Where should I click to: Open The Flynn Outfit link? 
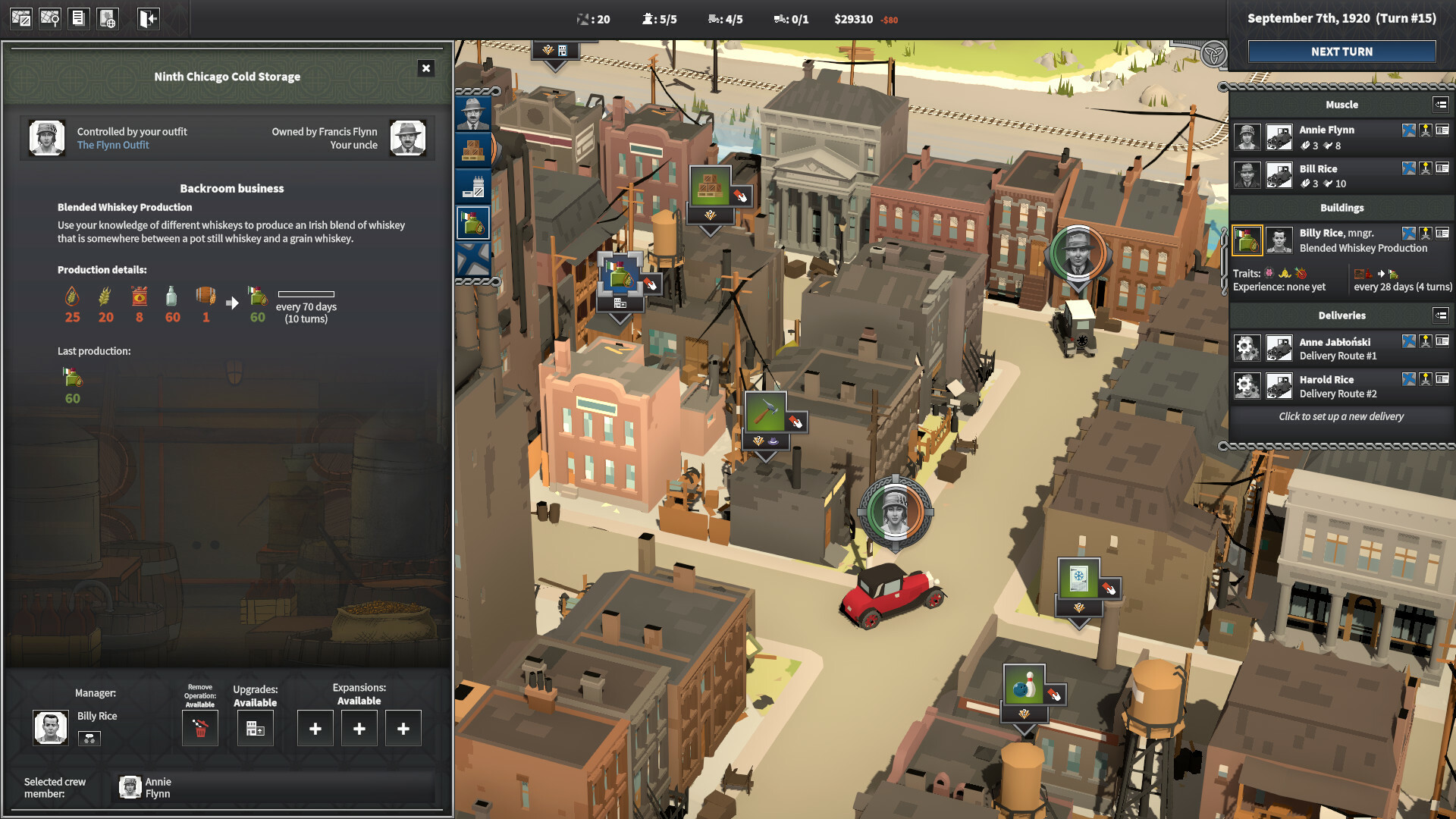point(112,145)
